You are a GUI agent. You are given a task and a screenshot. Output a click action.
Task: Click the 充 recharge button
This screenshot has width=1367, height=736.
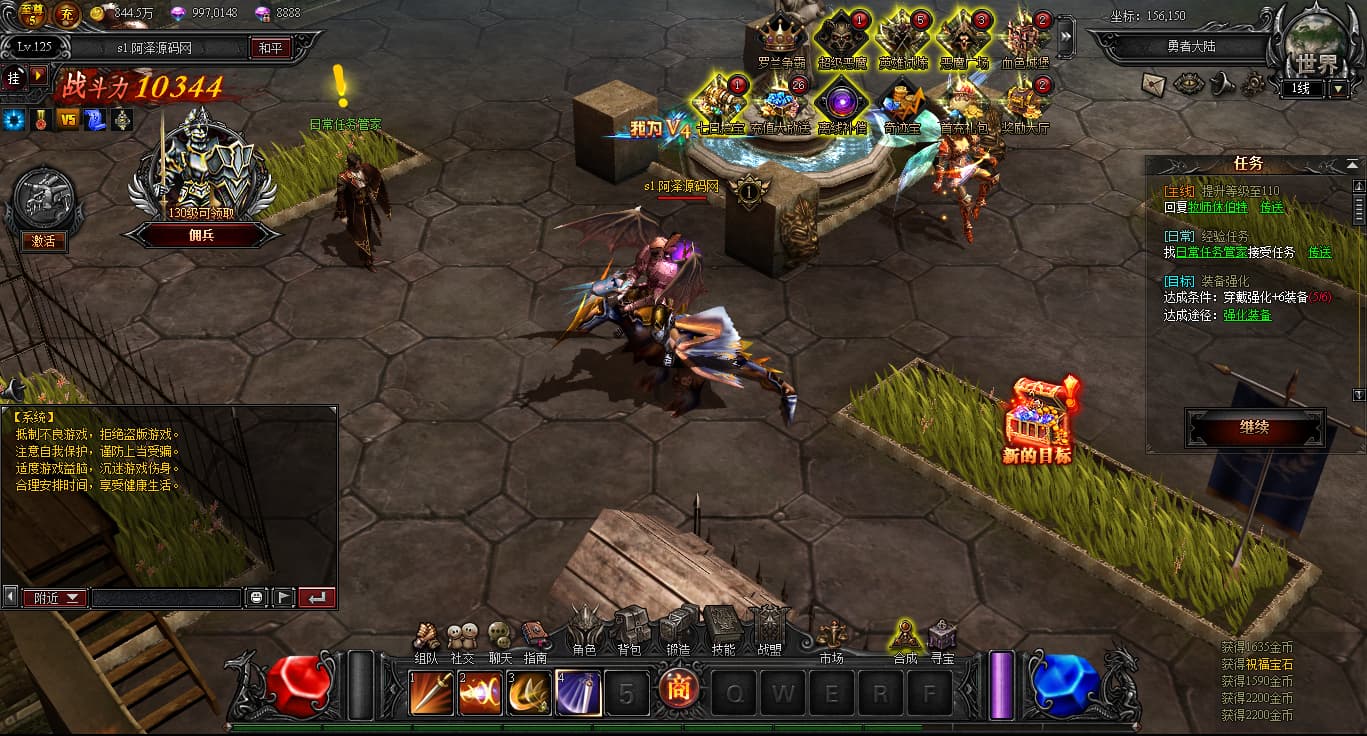(66, 14)
